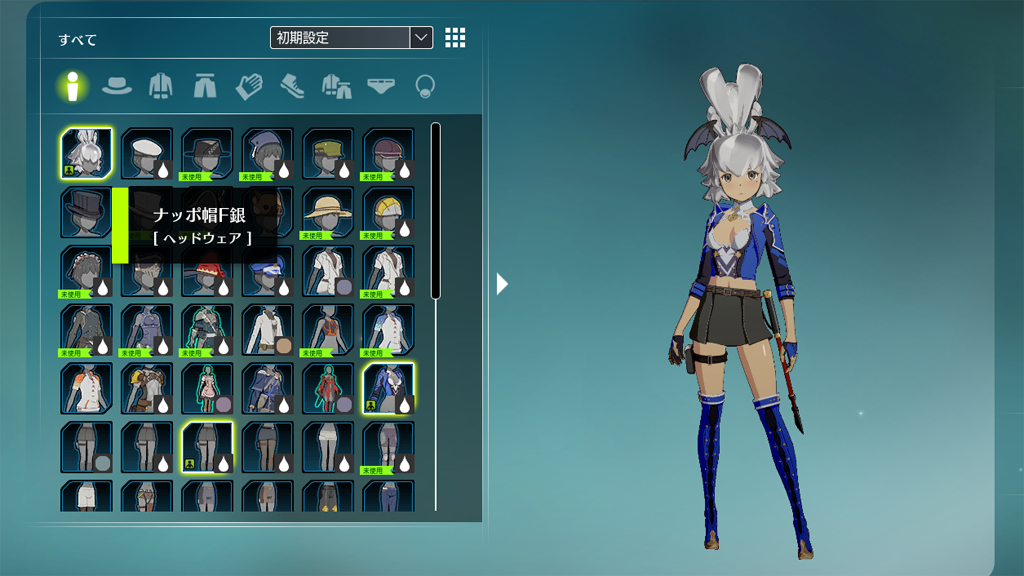Toggle the grid view button
Viewport: 1024px width, 576px height.
455,38
